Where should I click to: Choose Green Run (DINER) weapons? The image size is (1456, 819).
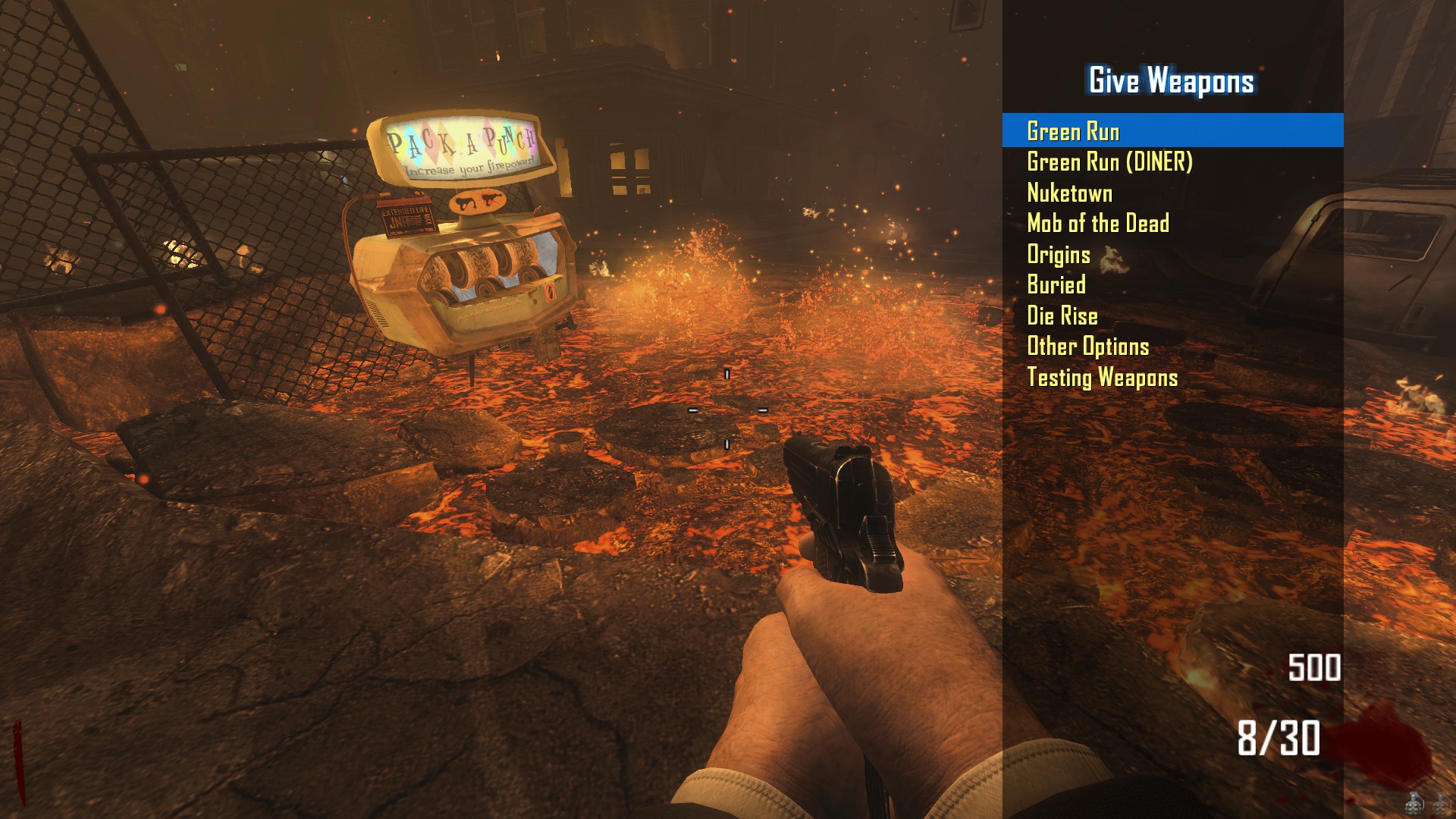click(x=1109, y=162)
